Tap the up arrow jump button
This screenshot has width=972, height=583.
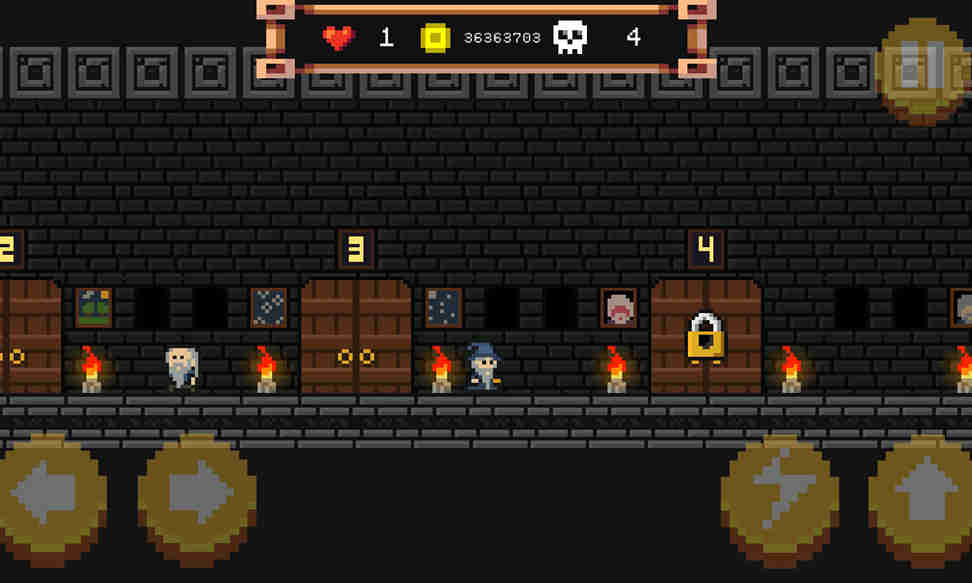(x=922, y=497)
